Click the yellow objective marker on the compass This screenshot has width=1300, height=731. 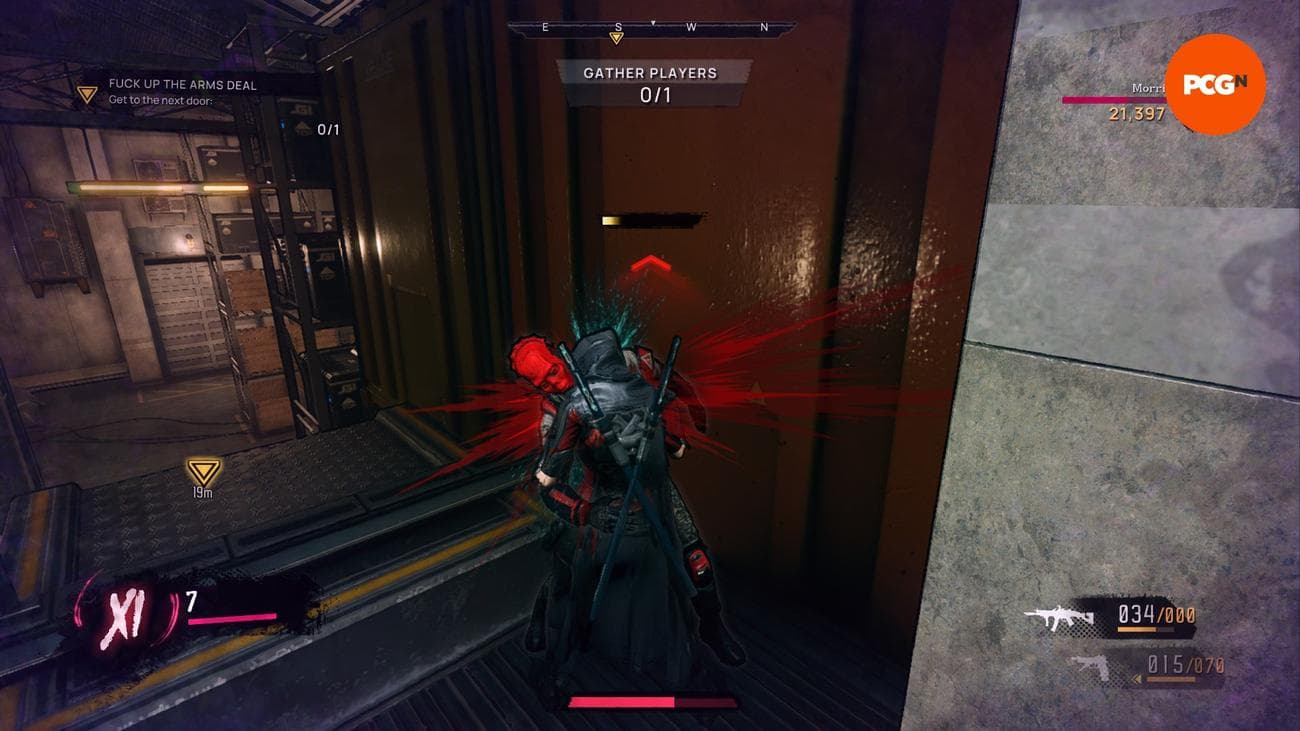(617, 39)
